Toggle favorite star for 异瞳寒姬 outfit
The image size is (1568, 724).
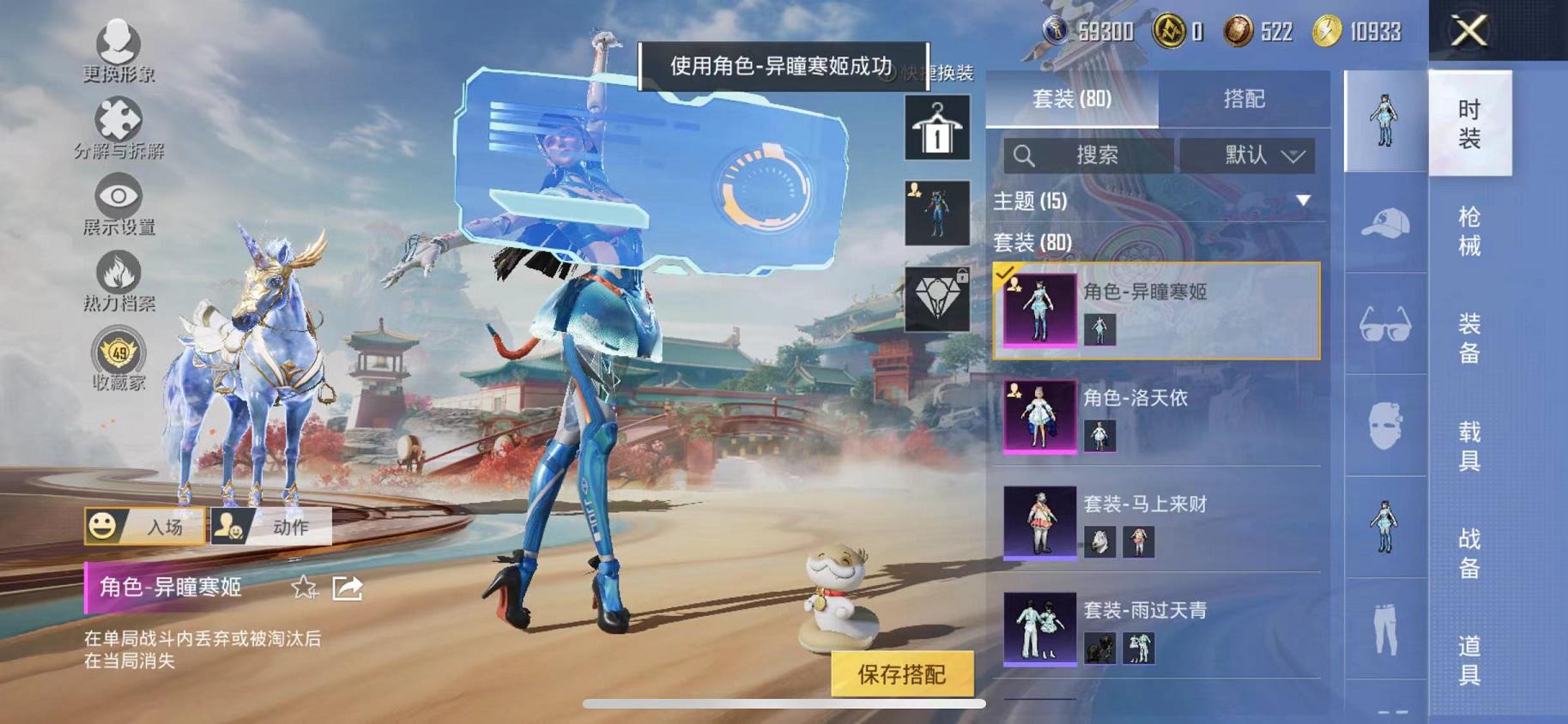(302, 589)
